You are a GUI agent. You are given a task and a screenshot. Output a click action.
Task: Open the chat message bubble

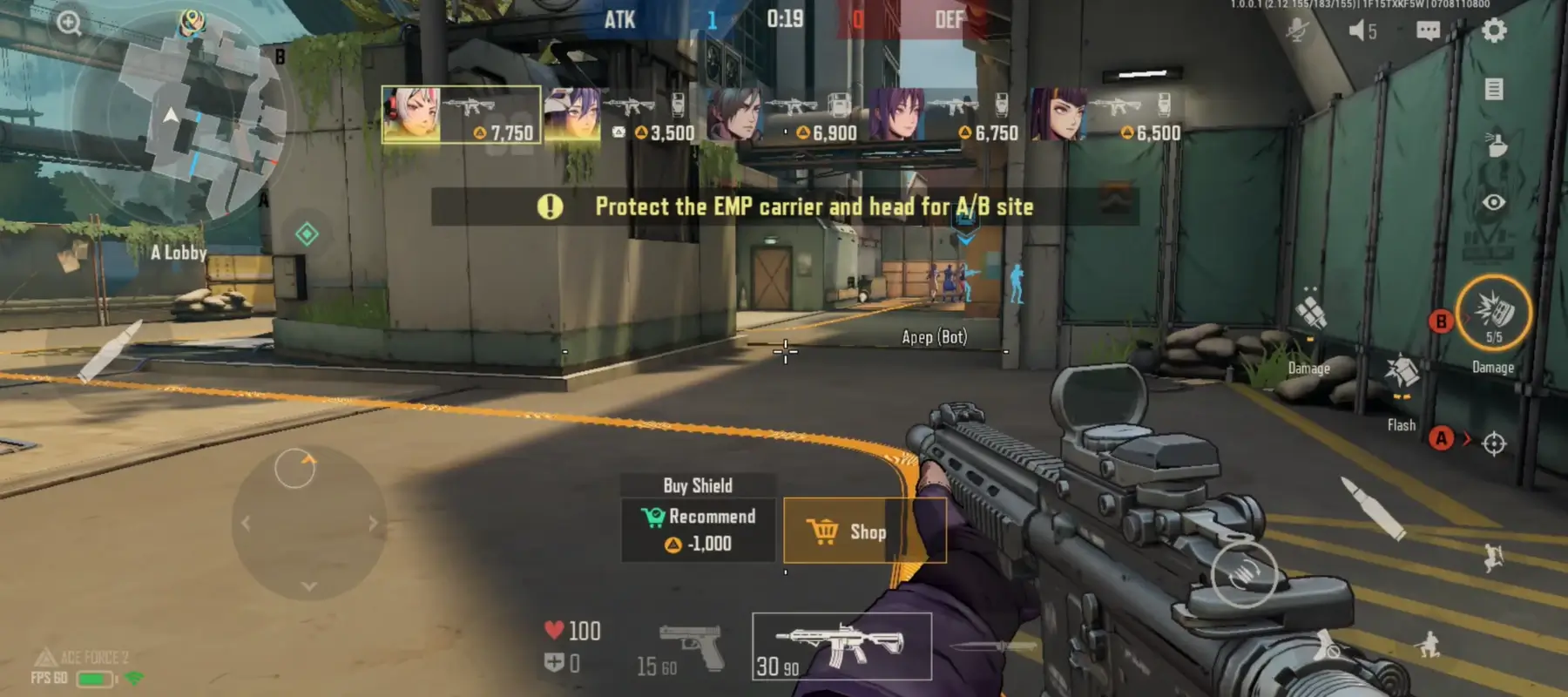point(1427,30)
